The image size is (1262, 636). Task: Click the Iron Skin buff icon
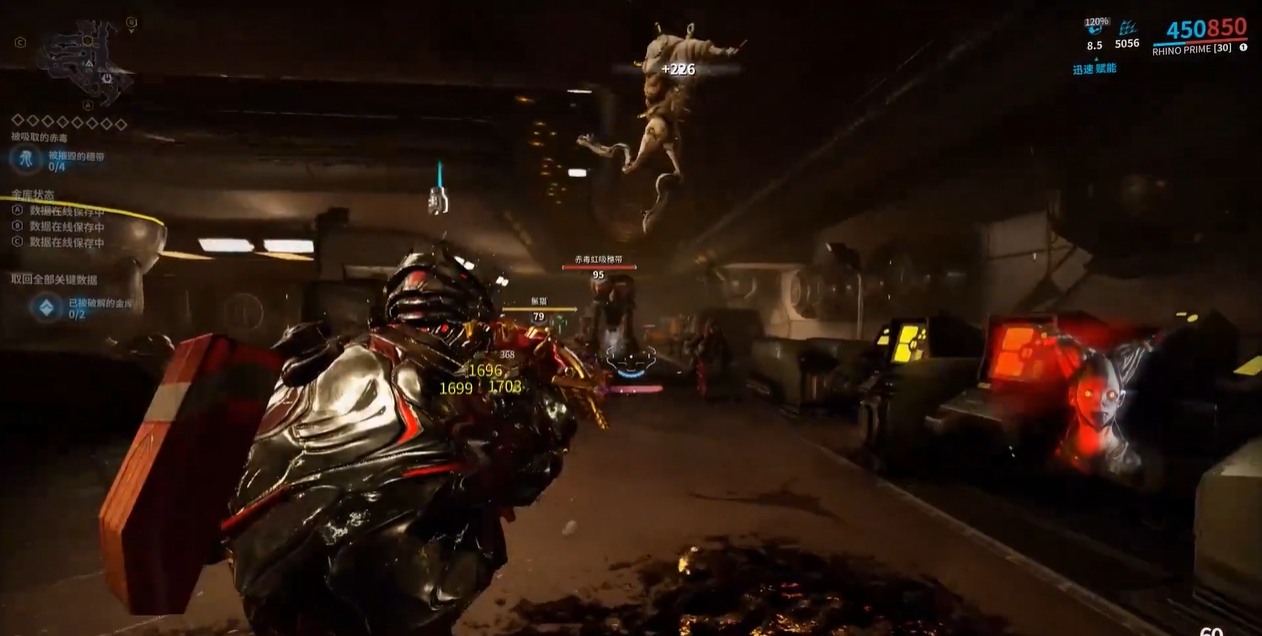(x=1128, y=30)
